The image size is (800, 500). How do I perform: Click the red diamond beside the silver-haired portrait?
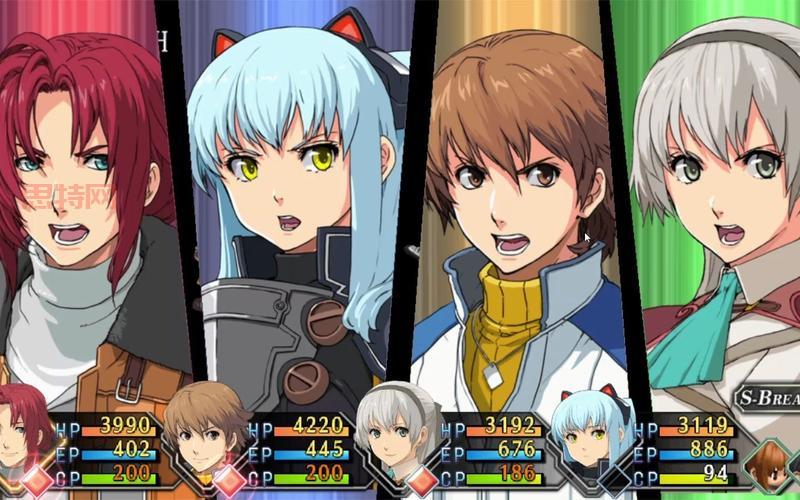point(421,478)
